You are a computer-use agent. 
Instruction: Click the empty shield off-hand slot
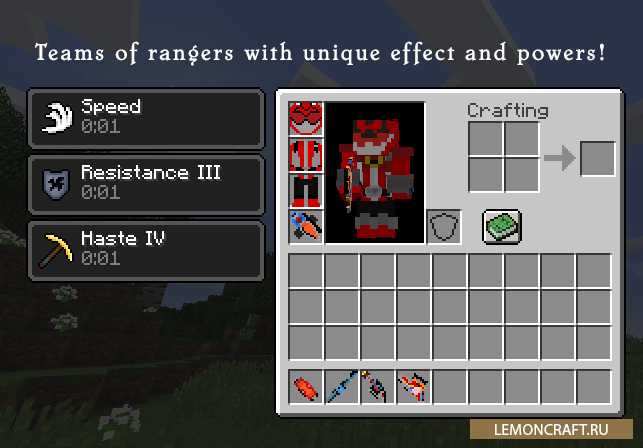pyautogui.click(x=444, y=226)
